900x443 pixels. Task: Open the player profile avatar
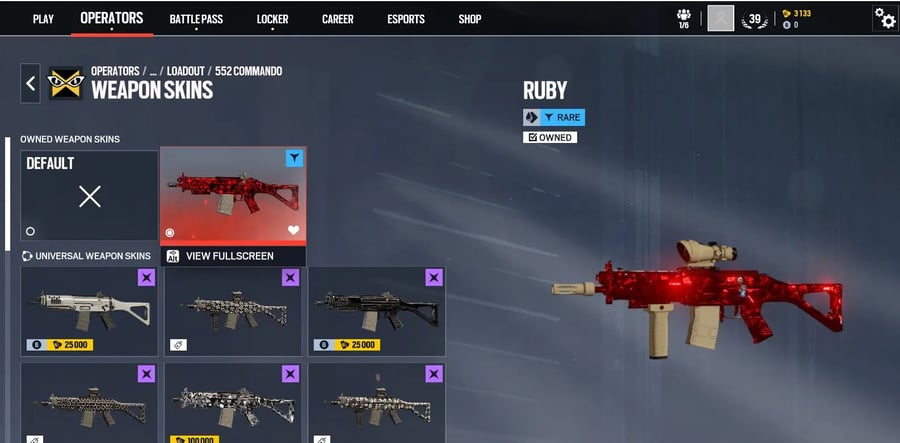[x=720, y=18]
